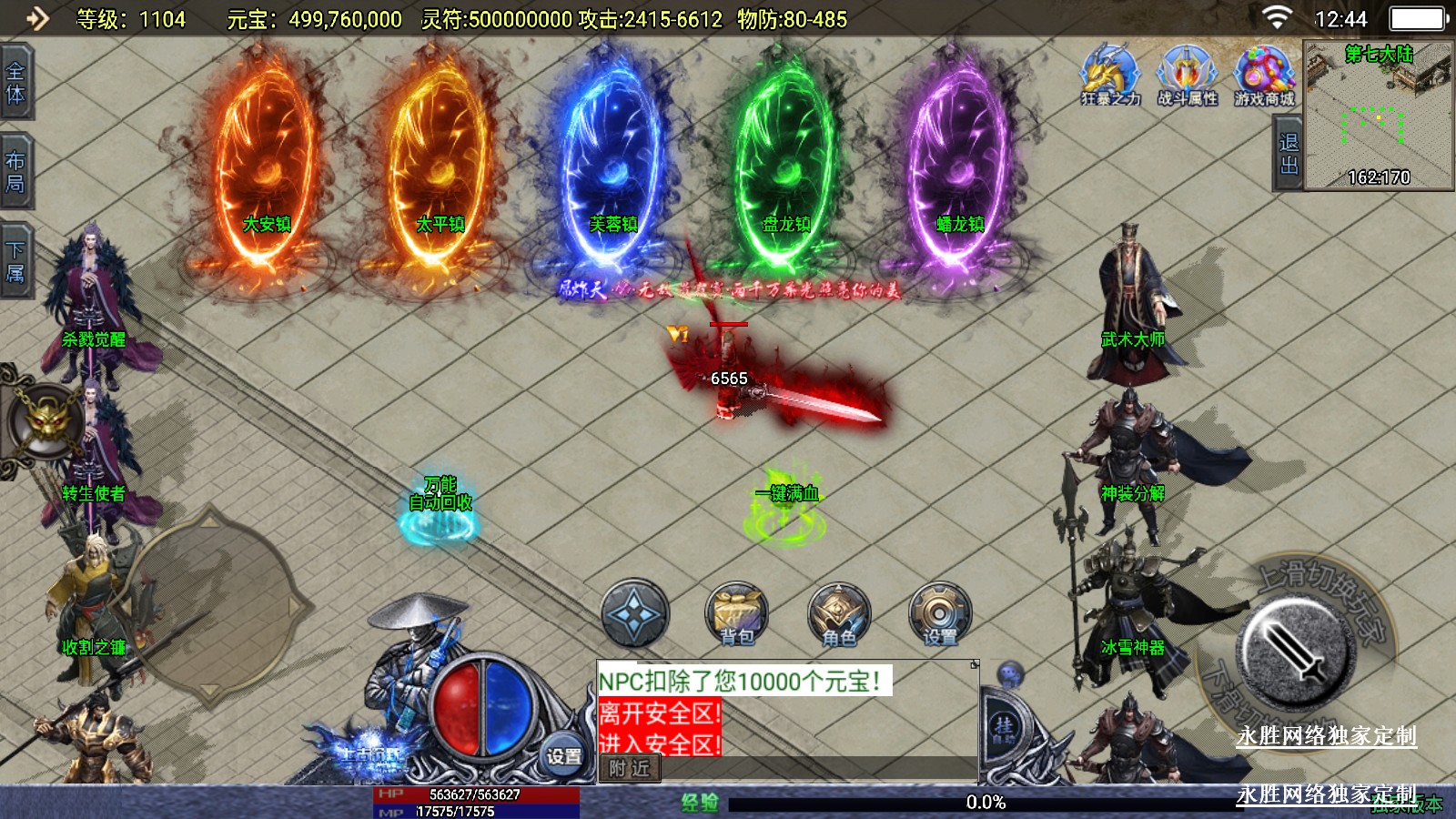
Task: Click the arrow icon beside the level readout
Action: (x=36, y=18)
